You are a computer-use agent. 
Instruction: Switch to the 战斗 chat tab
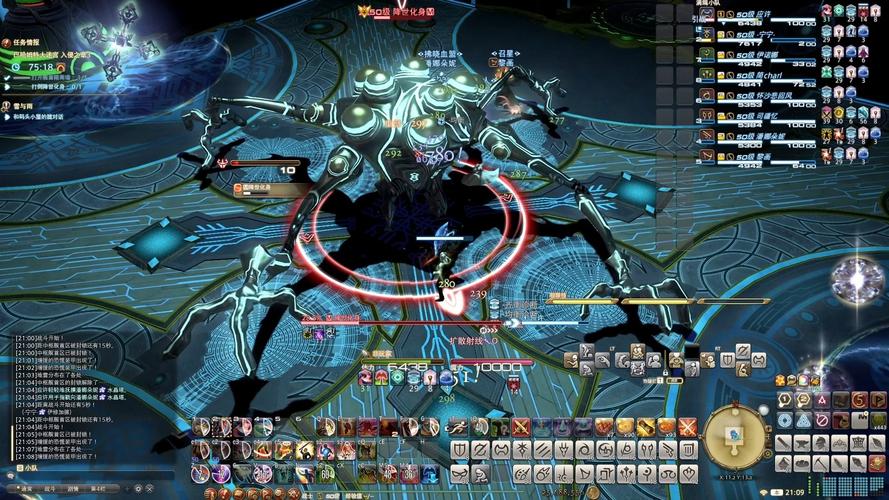tap(50, 488)
